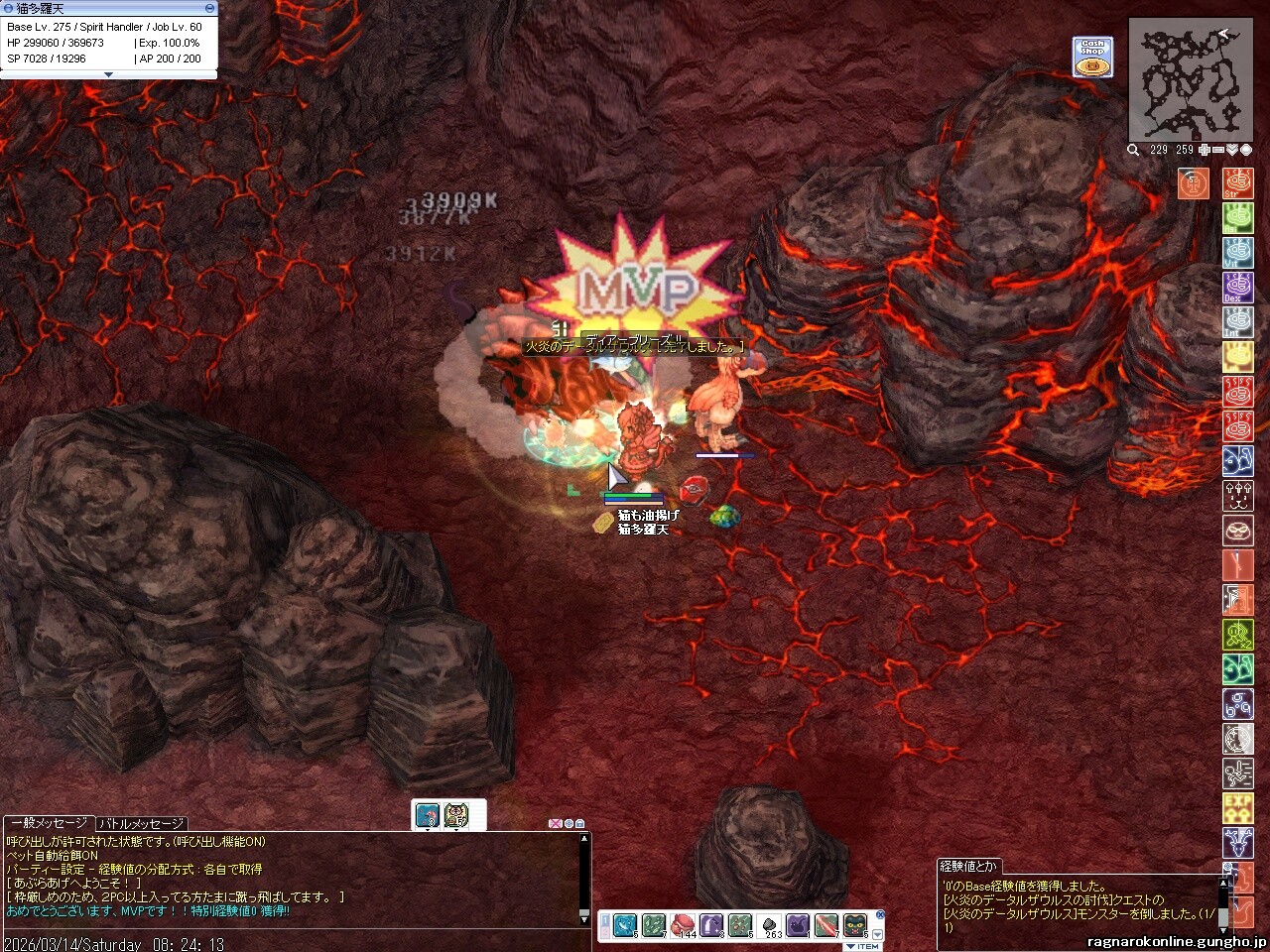Close the hotbar with its X button

880,914
